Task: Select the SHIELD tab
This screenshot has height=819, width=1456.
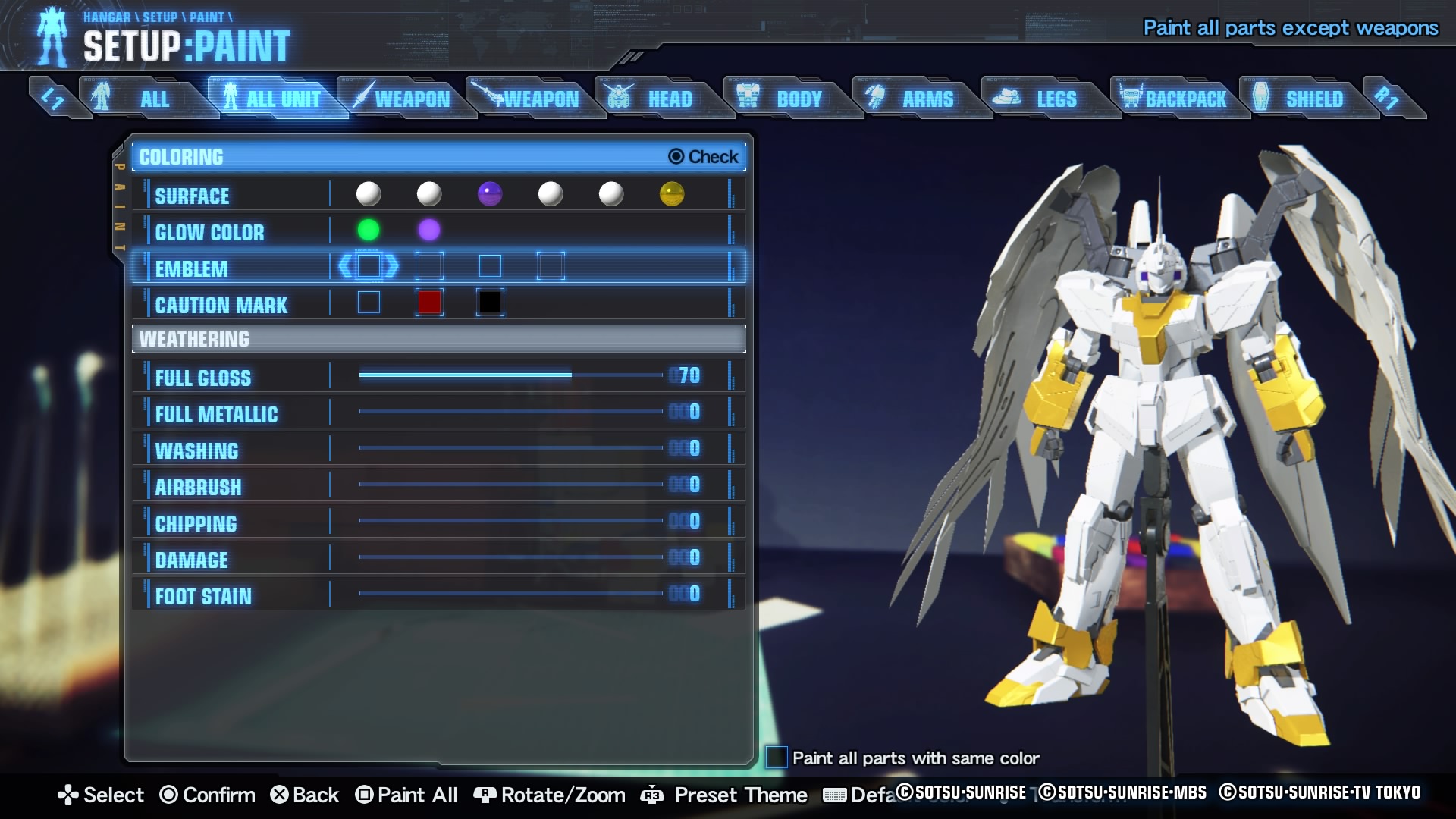Action: [1304, 99]
